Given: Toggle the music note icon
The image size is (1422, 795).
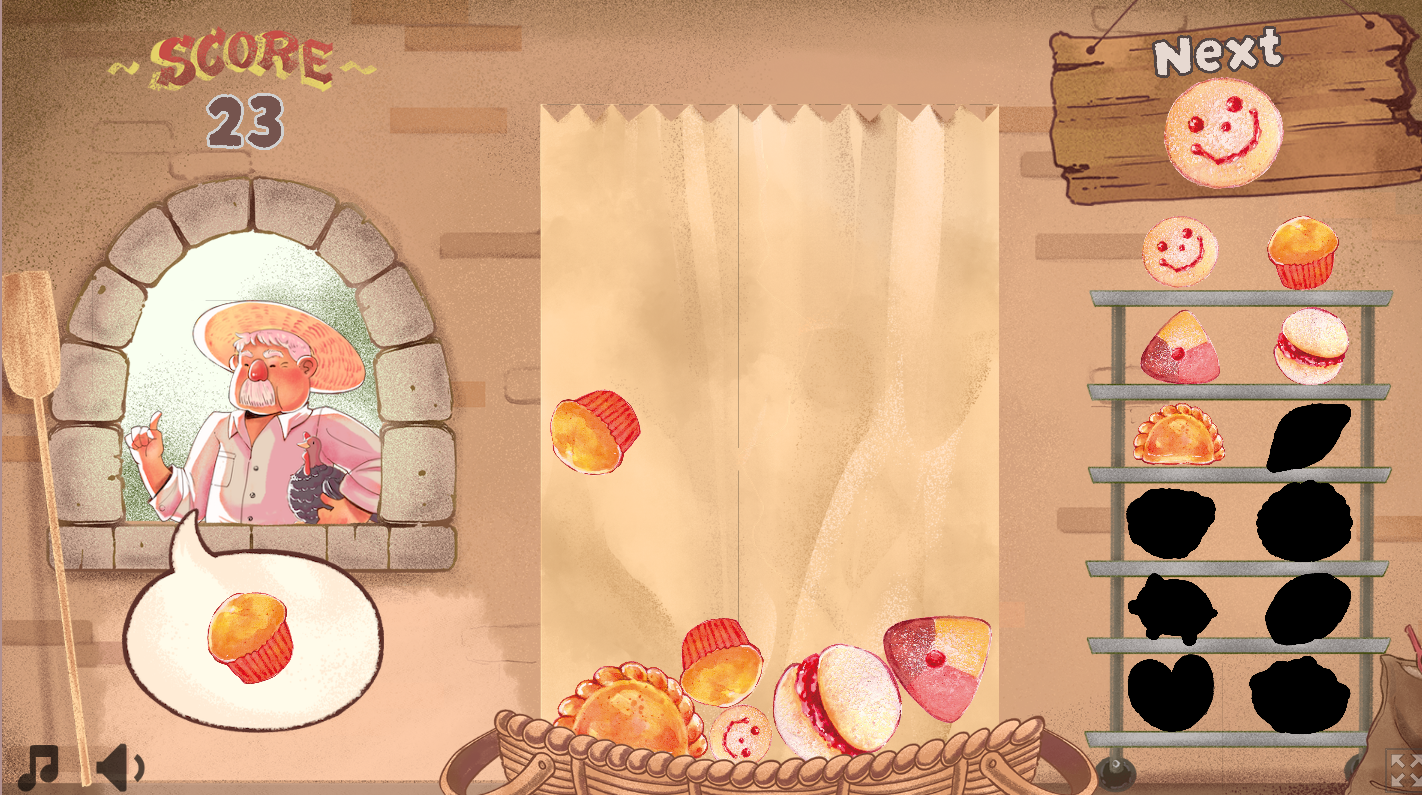Looking at the screenshot, I should [x=38, y=766].
